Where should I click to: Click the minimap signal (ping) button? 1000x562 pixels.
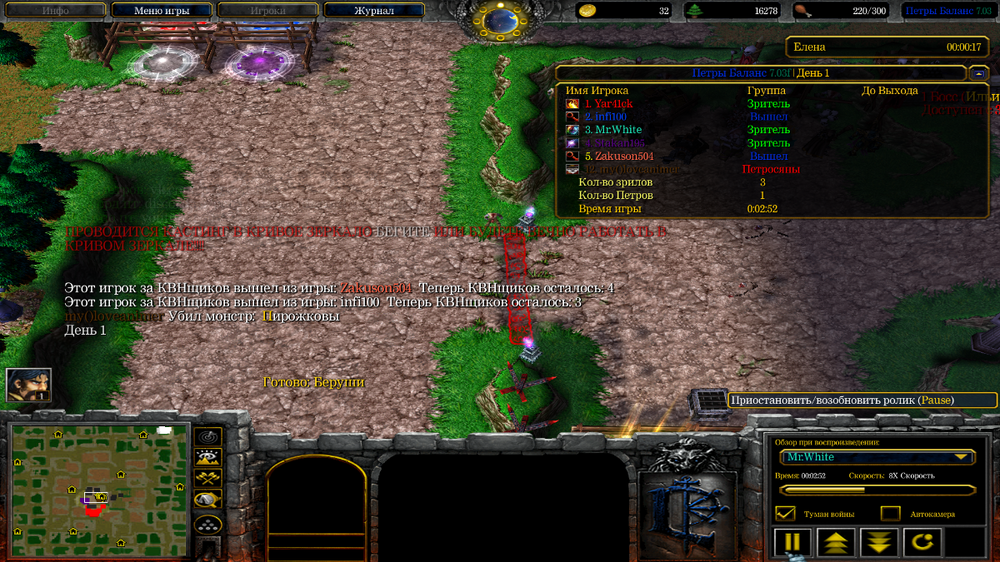click(208, 437)
